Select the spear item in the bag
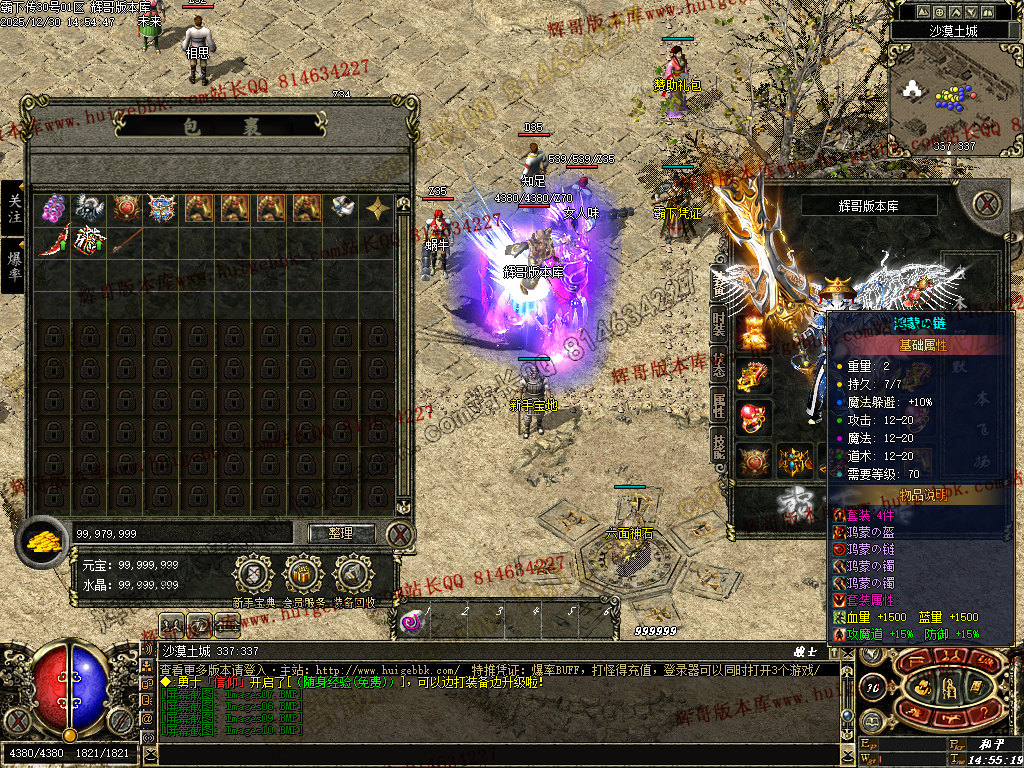Screen dimensions: 1024x768 coord(125,241)
